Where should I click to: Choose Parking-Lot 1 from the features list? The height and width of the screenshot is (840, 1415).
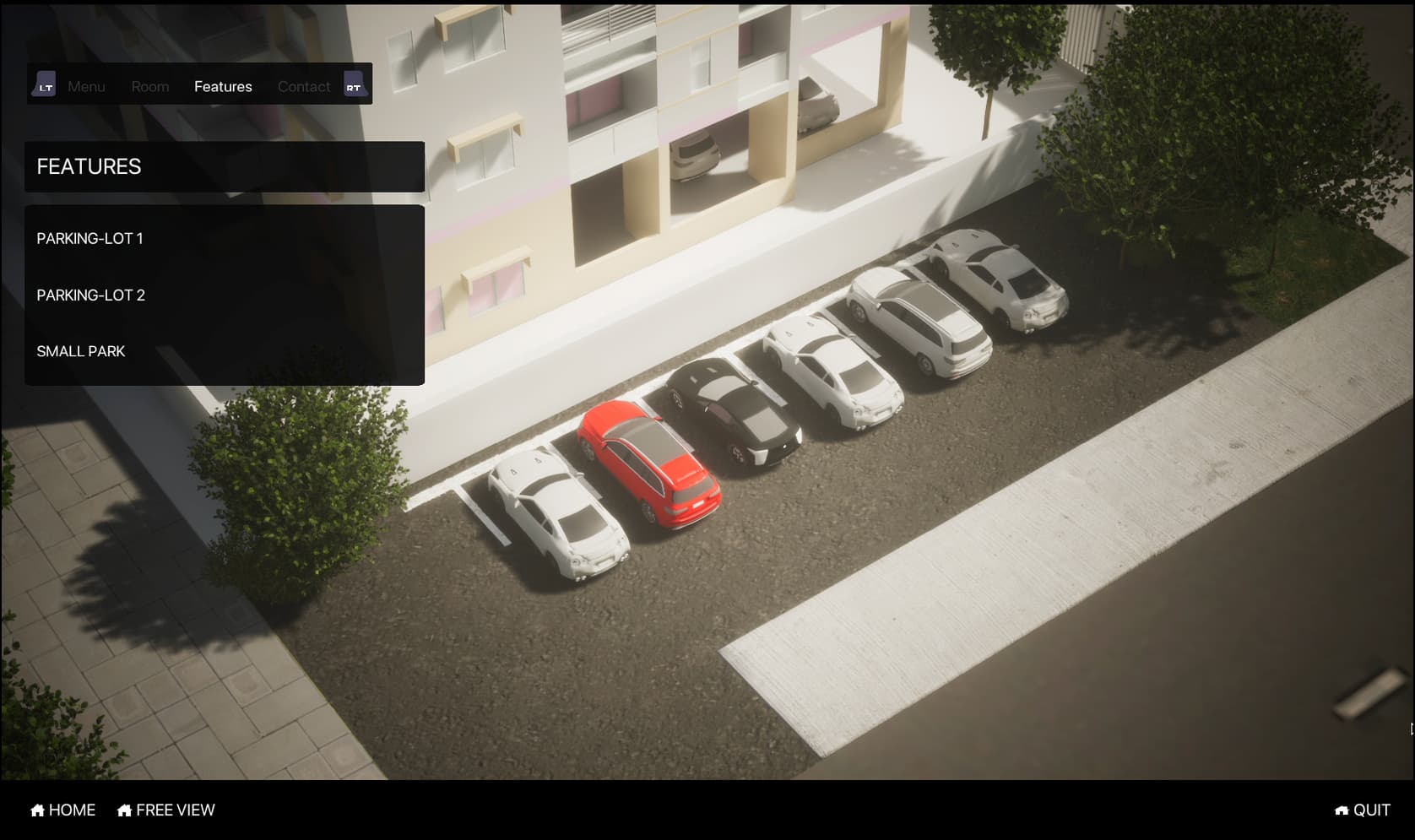pyautogui.click(x=89, y=239)
